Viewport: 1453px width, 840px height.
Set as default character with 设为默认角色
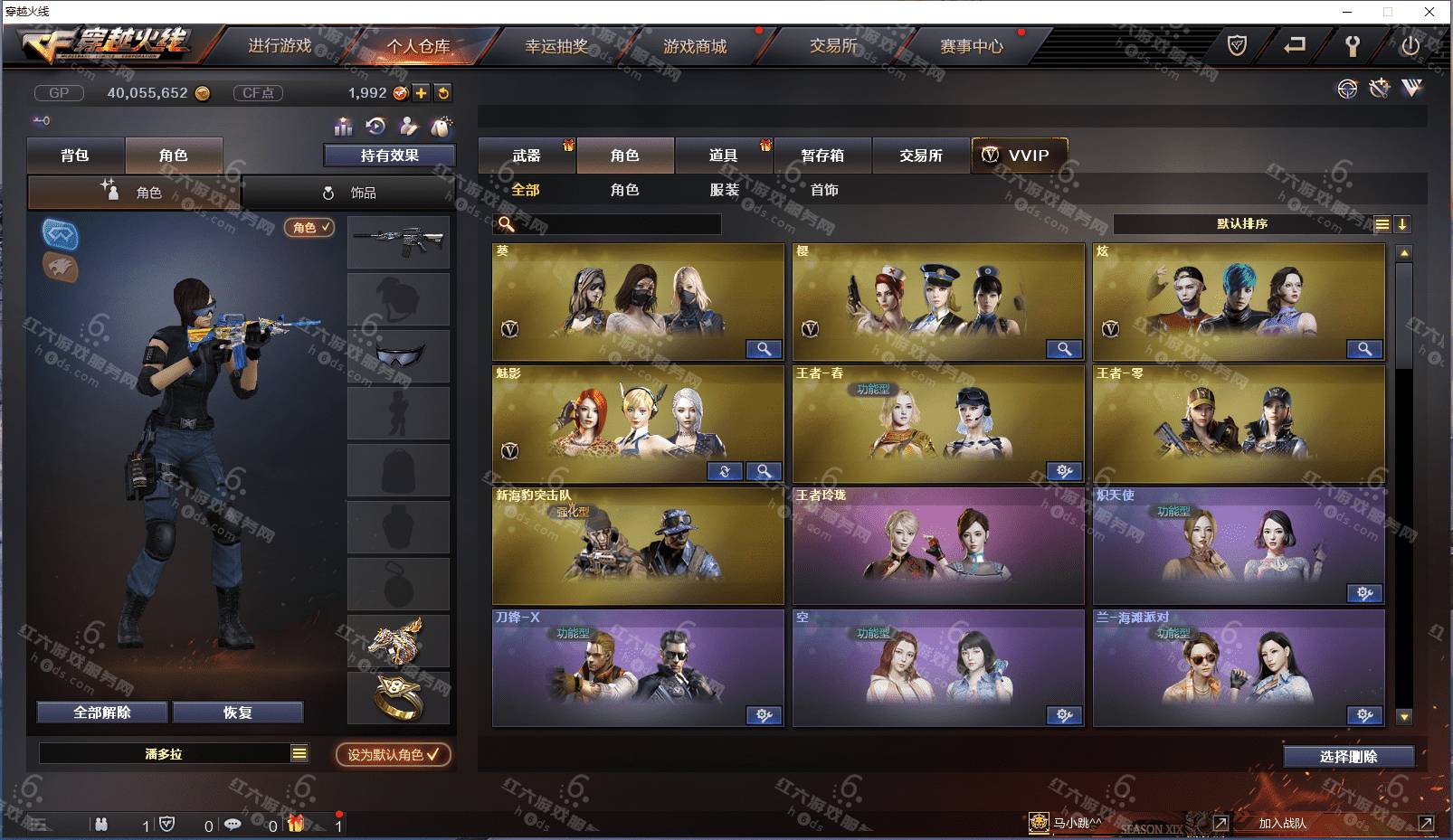point(393,754)
